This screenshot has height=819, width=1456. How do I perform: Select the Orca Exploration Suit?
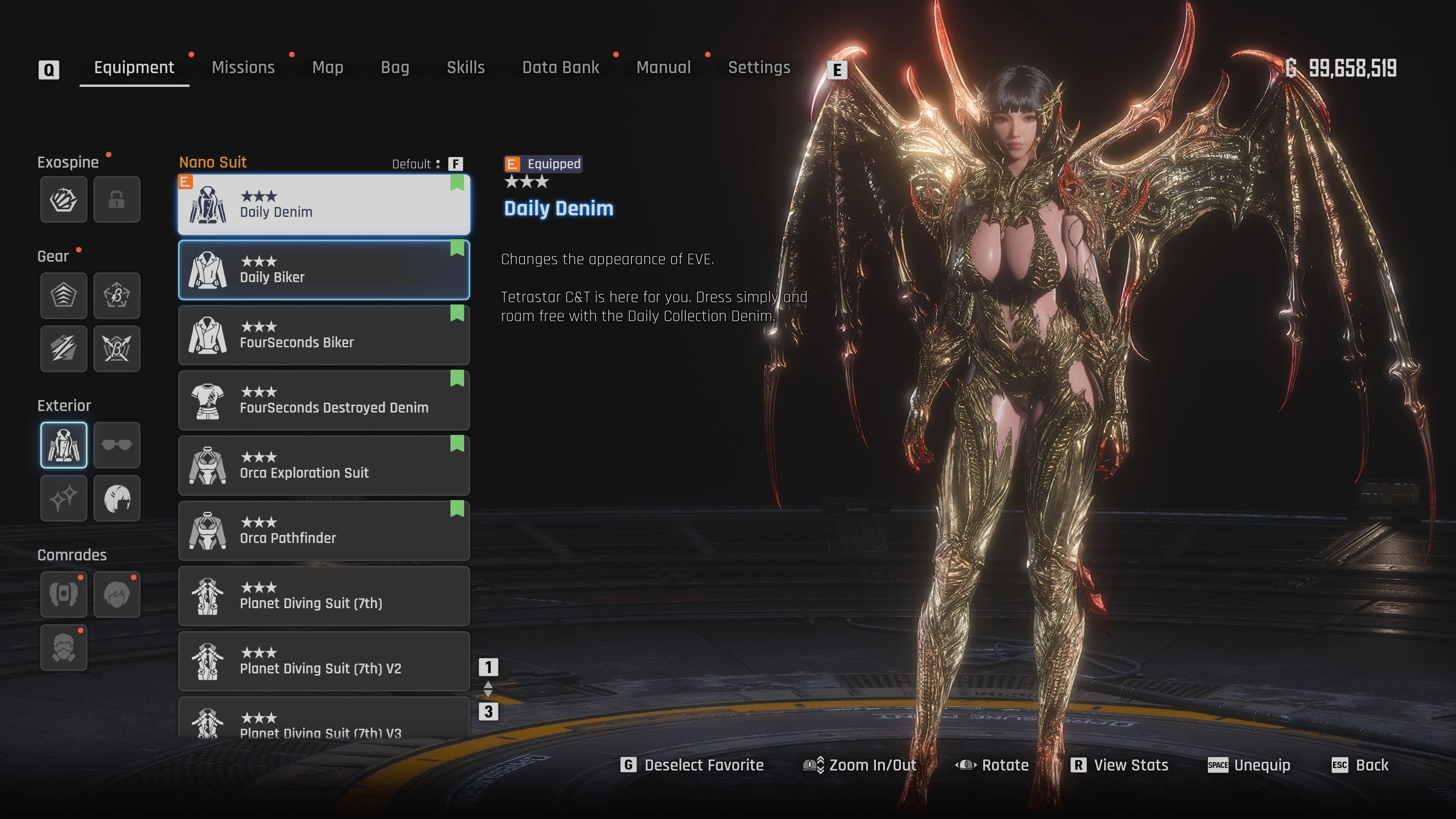point(324,465)
